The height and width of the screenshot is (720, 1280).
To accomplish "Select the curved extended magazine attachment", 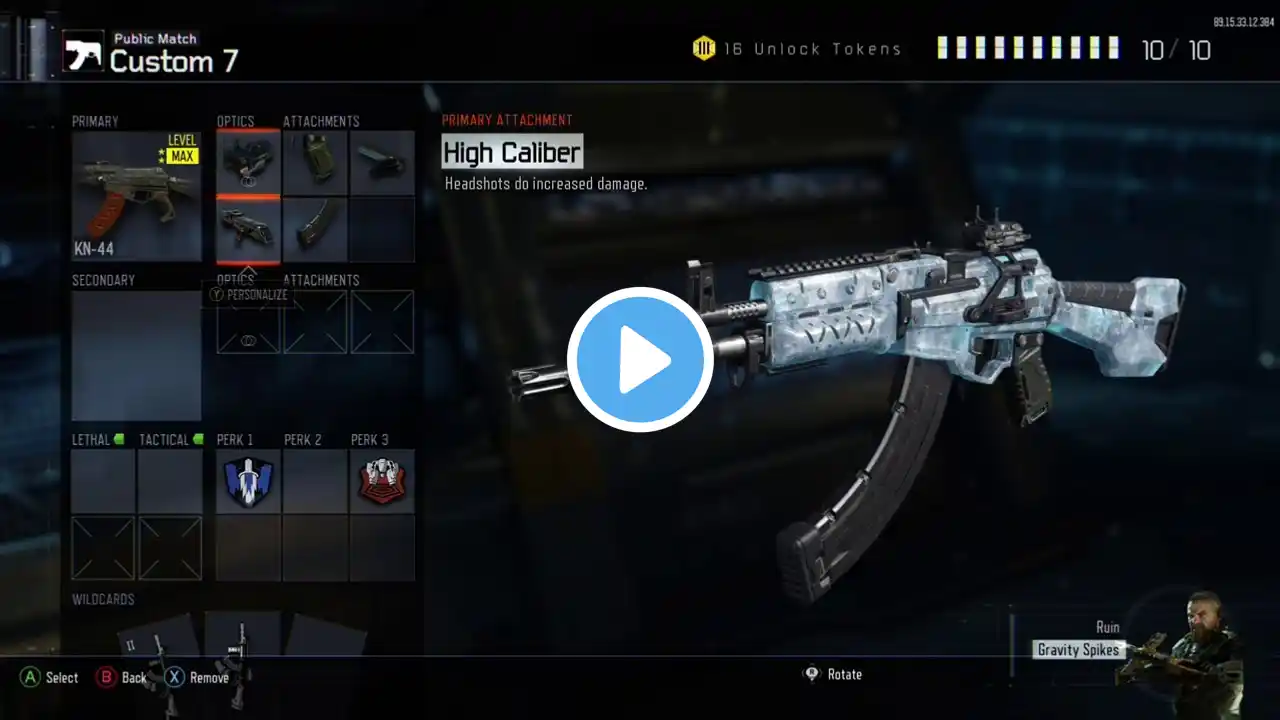I will coord(315,229).
